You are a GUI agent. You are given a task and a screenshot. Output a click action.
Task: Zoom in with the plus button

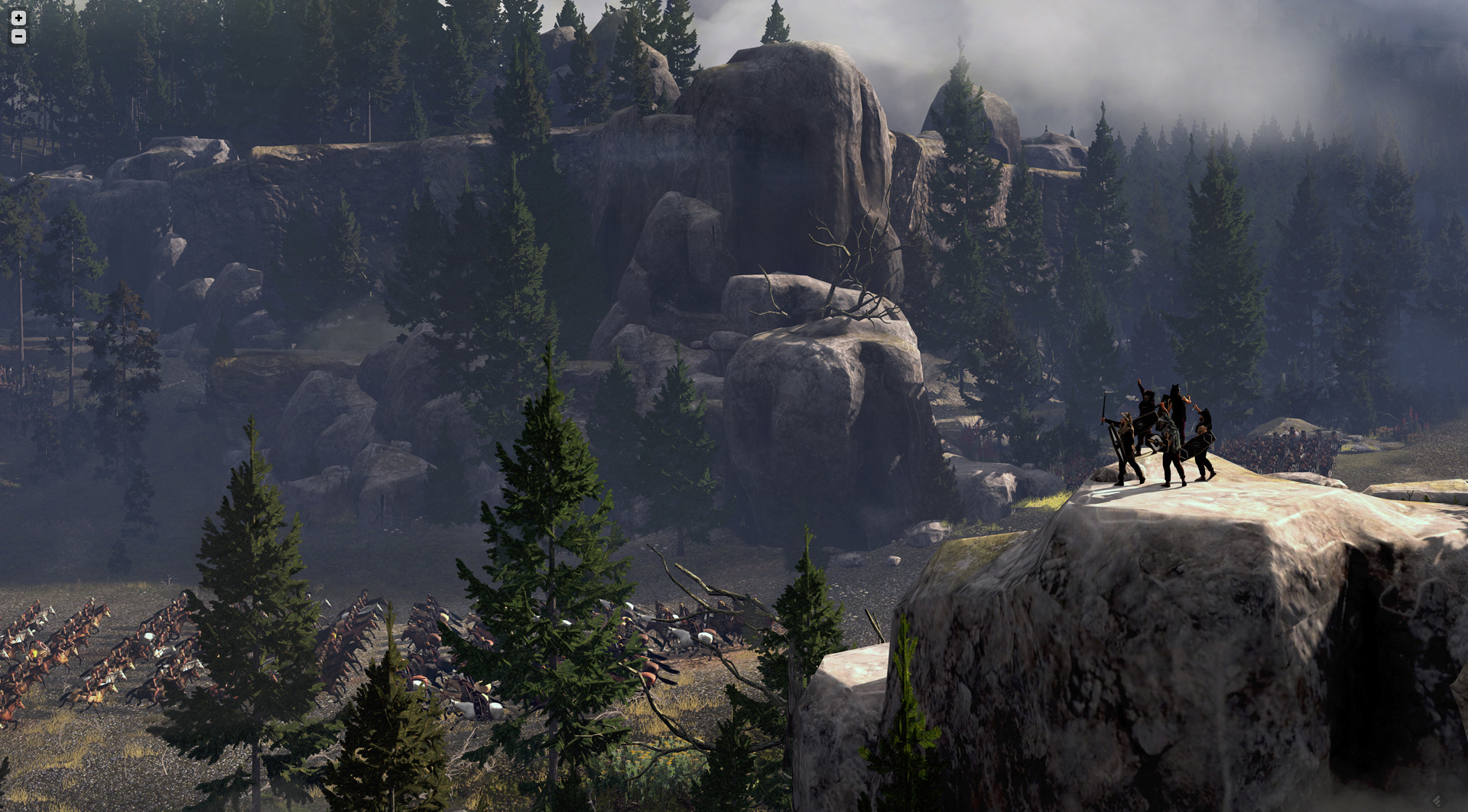click(x=18, y=18)
